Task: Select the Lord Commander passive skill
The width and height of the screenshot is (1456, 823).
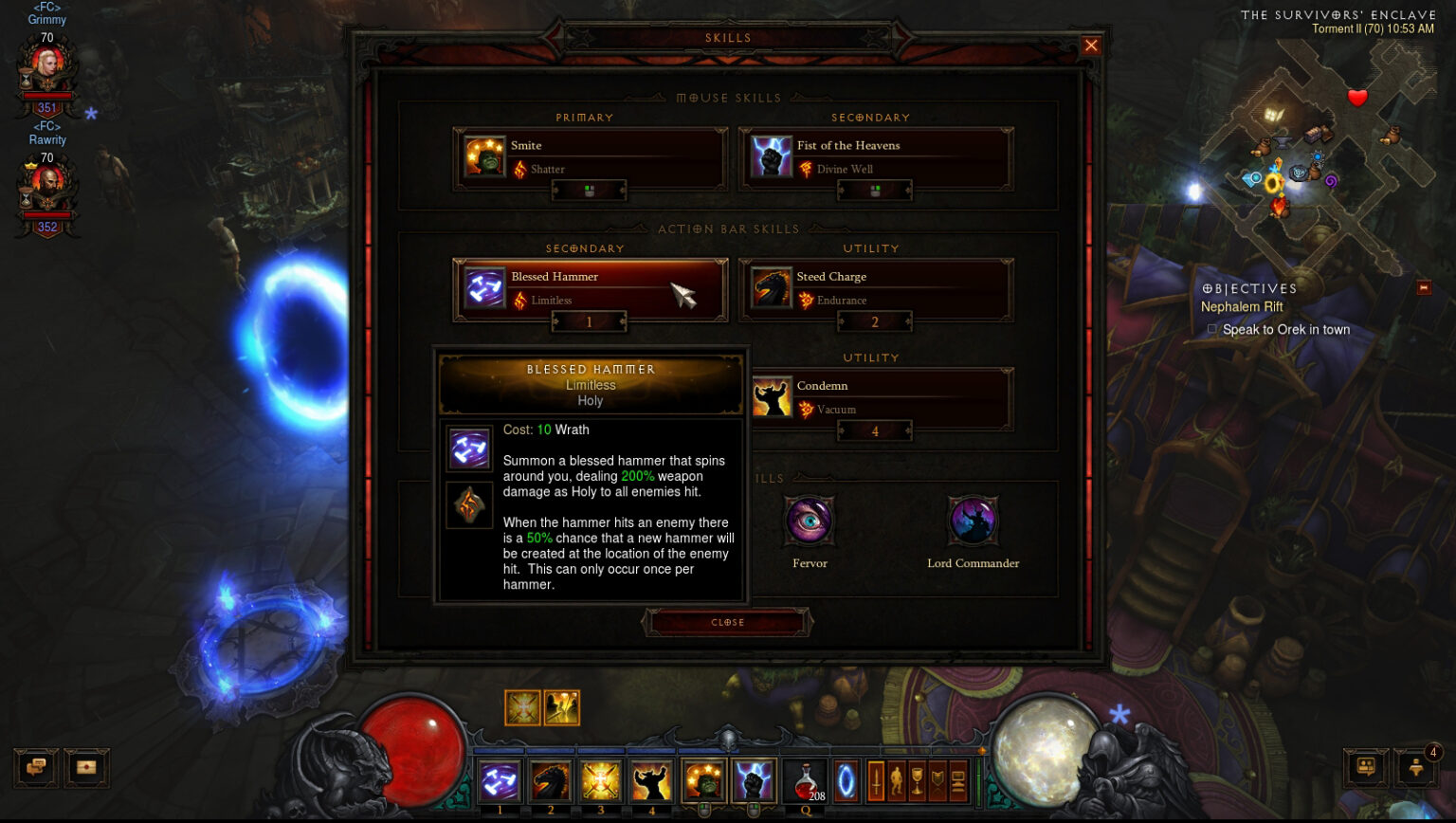Action: 973,521
